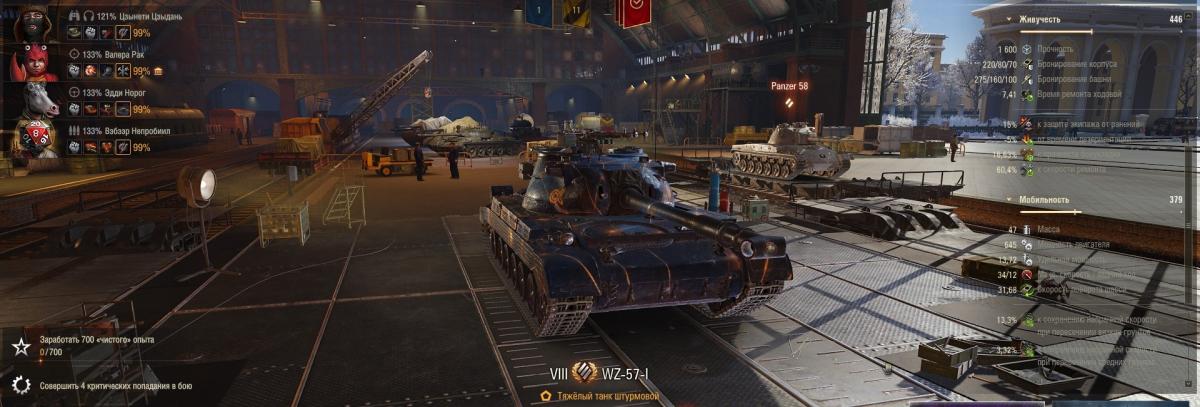Open the blue flag with number 1
The width and height of the screenshot is (1200, 407).
click(539, 12)
